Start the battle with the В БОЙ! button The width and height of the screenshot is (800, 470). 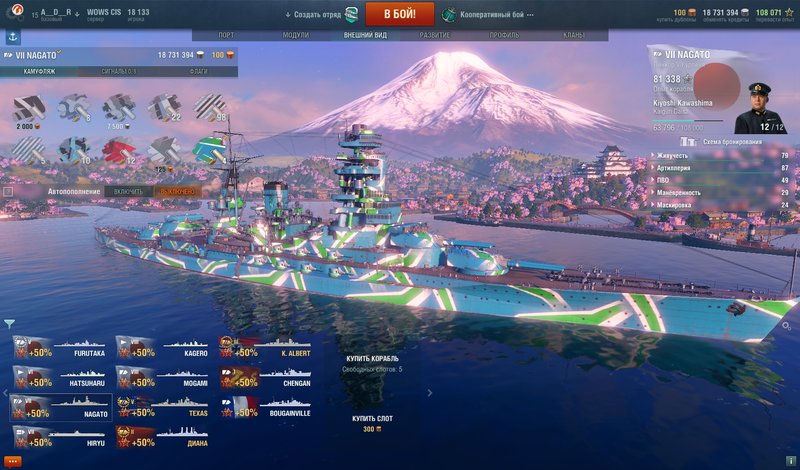point(400,14)
